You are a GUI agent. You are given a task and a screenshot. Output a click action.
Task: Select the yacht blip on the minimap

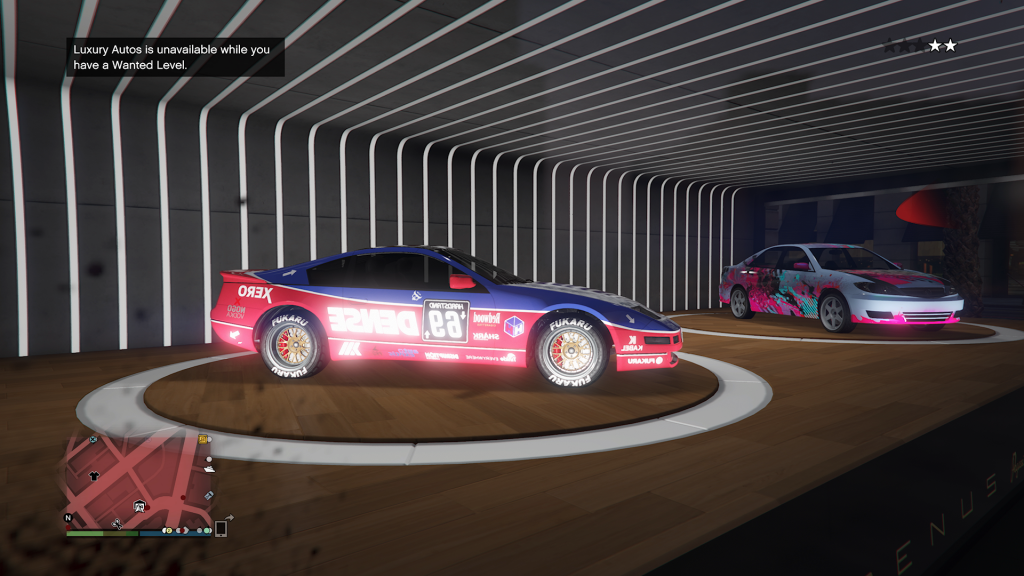pyautogui.click(x=209, y=469)
